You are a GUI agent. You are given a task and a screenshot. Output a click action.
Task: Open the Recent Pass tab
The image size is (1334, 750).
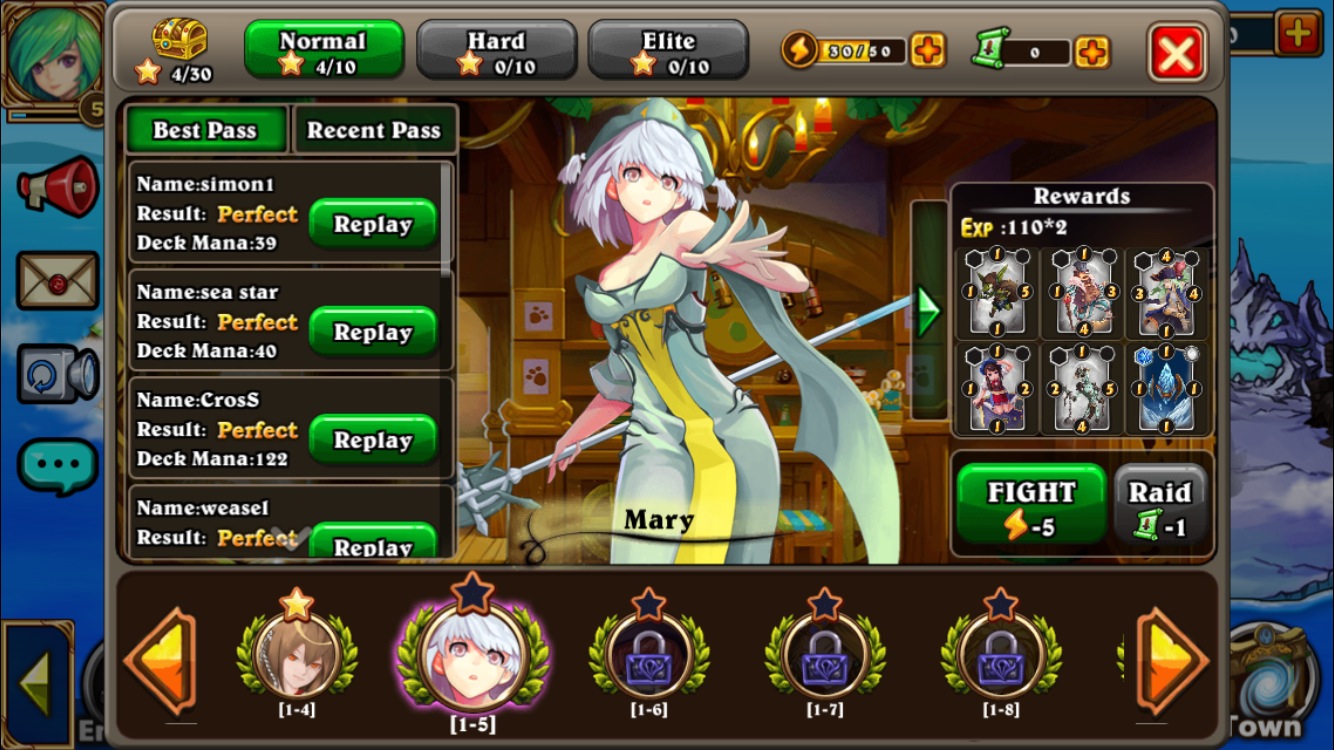[374, 130]
